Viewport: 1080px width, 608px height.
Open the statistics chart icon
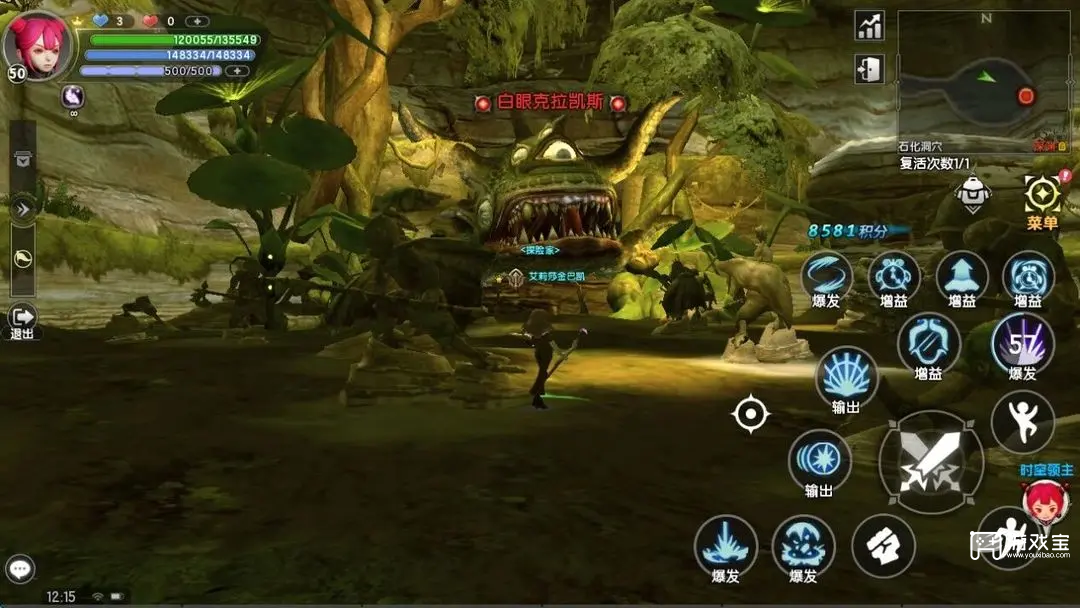869,26
